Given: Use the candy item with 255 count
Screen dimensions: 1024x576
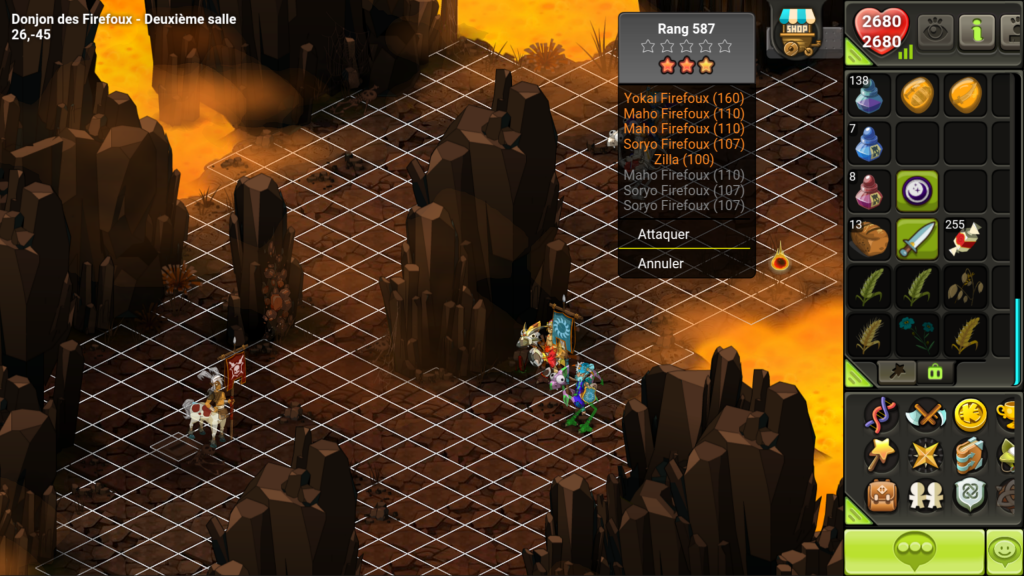Looking at the screenshot, I should pos(965,239).
